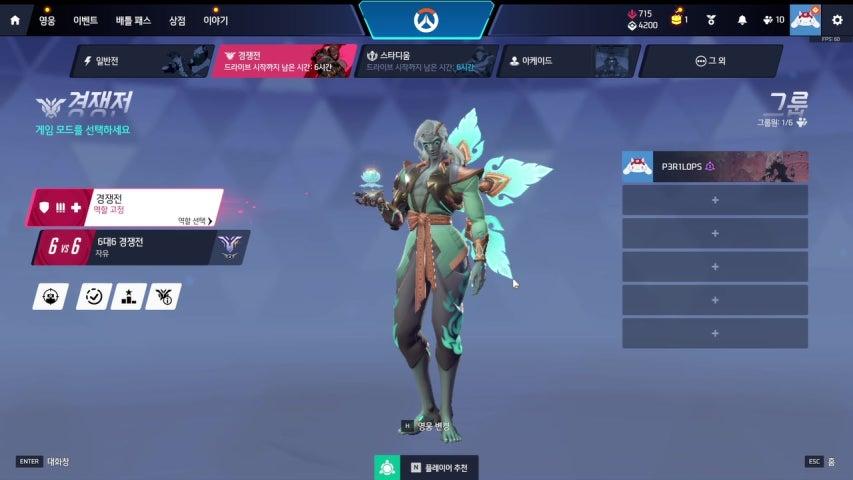Viewport: 853px width, 480px height.
Task: Choose 경쟁전 역할 고정 role queue card
Action: 124,207
